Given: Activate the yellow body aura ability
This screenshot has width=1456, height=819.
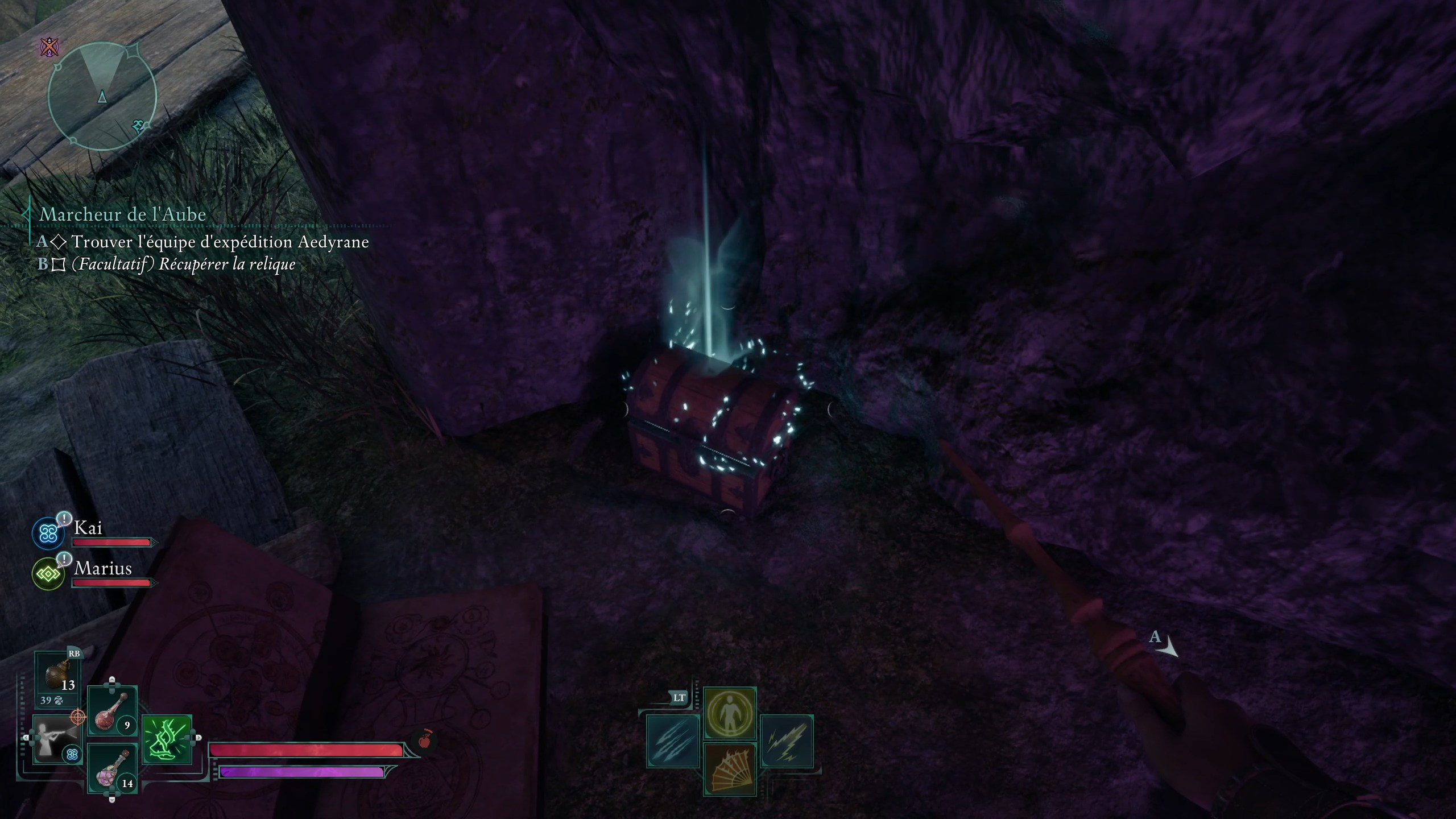Looking at the screenshot, I should click(x=730, y=713).
